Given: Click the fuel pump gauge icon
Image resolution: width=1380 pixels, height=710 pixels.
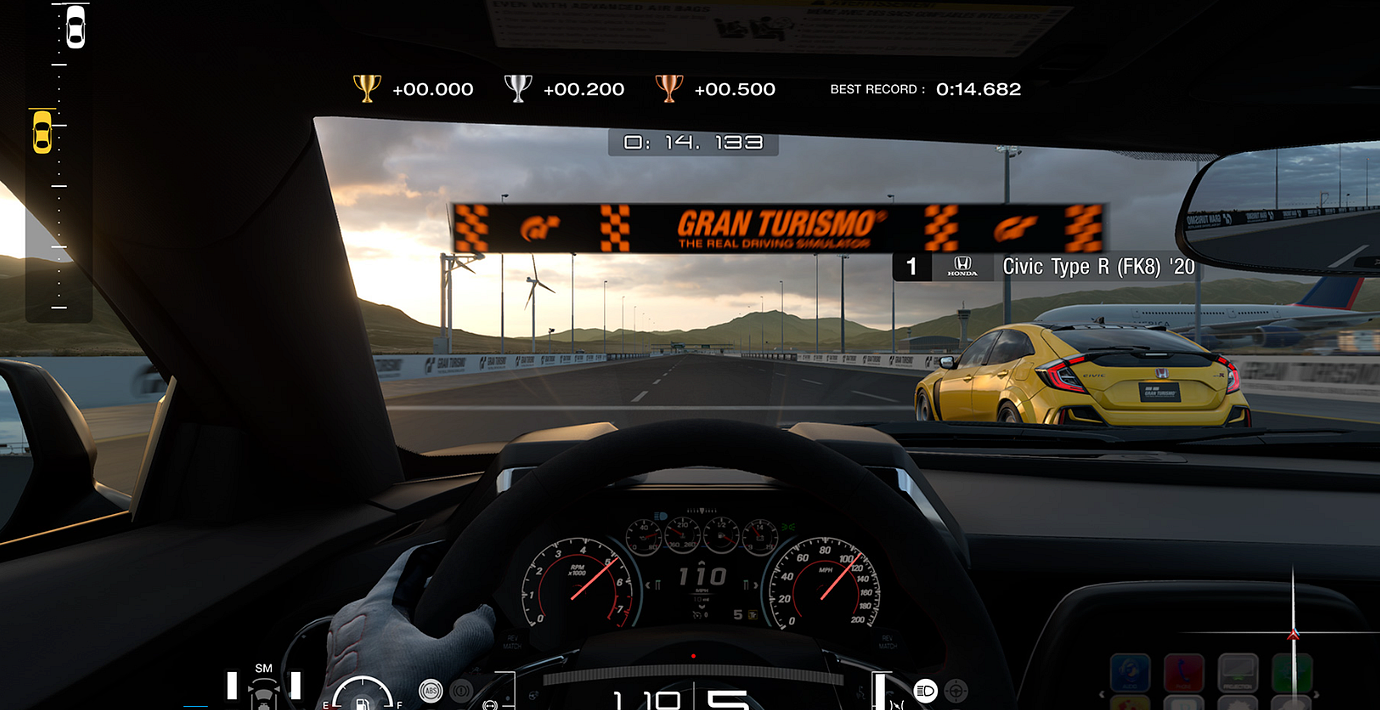Looking at the screenshot, I should pyautogui.click(x=362, y=699).
